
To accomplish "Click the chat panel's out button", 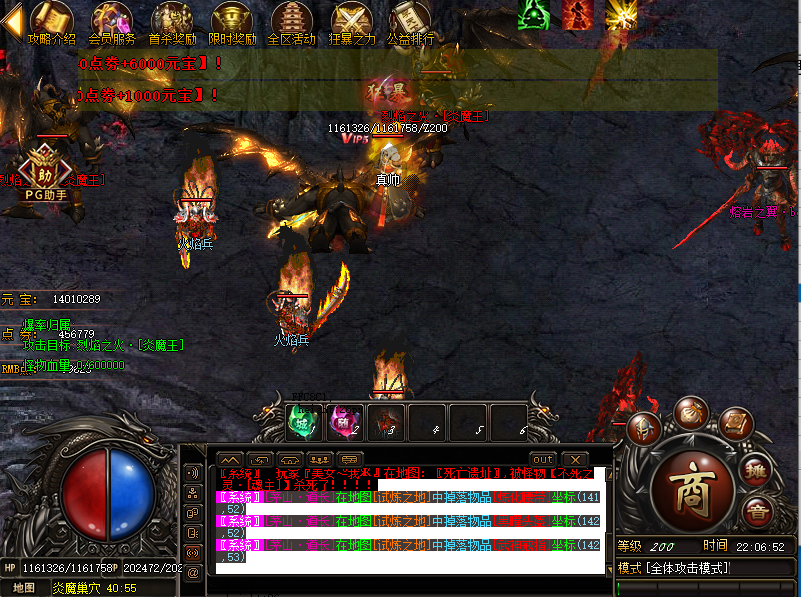I will [542, 459].
